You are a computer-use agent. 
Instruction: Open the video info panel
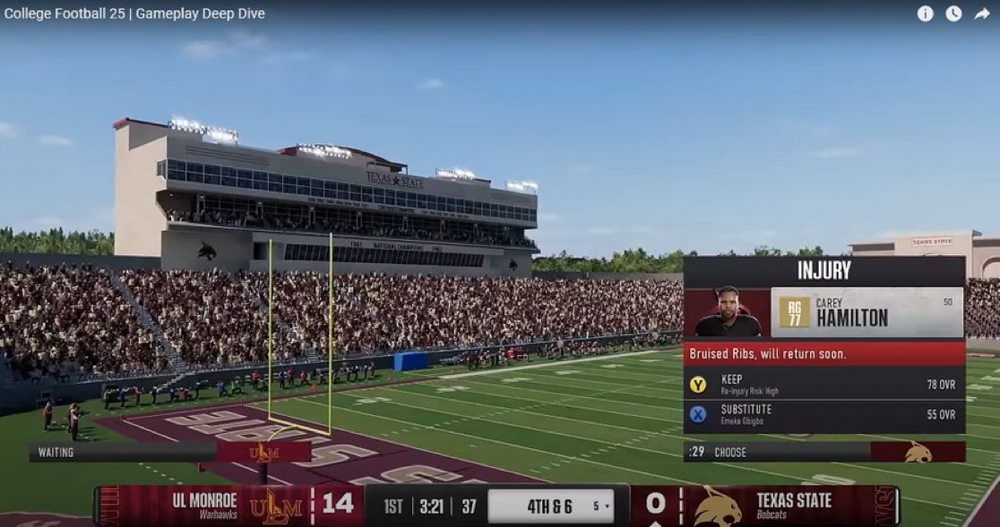click(x=925, y=14)
